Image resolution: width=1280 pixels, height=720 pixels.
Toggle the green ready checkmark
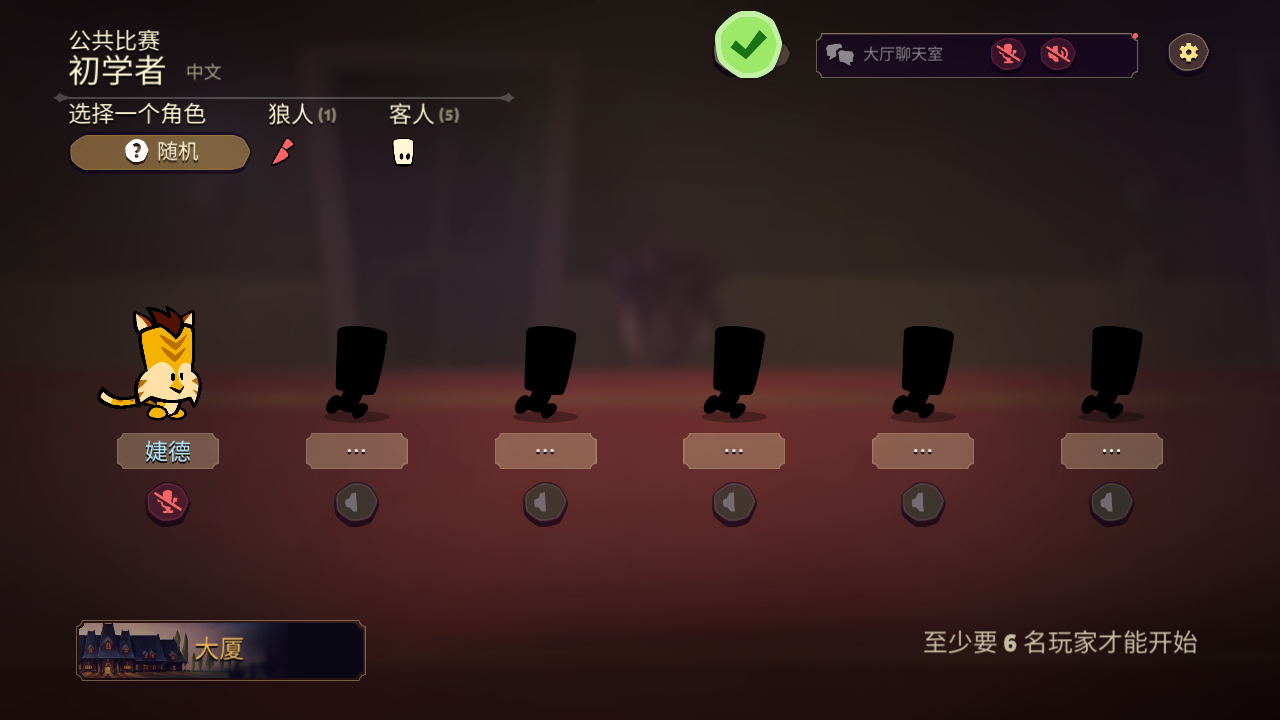pos(748,45)
